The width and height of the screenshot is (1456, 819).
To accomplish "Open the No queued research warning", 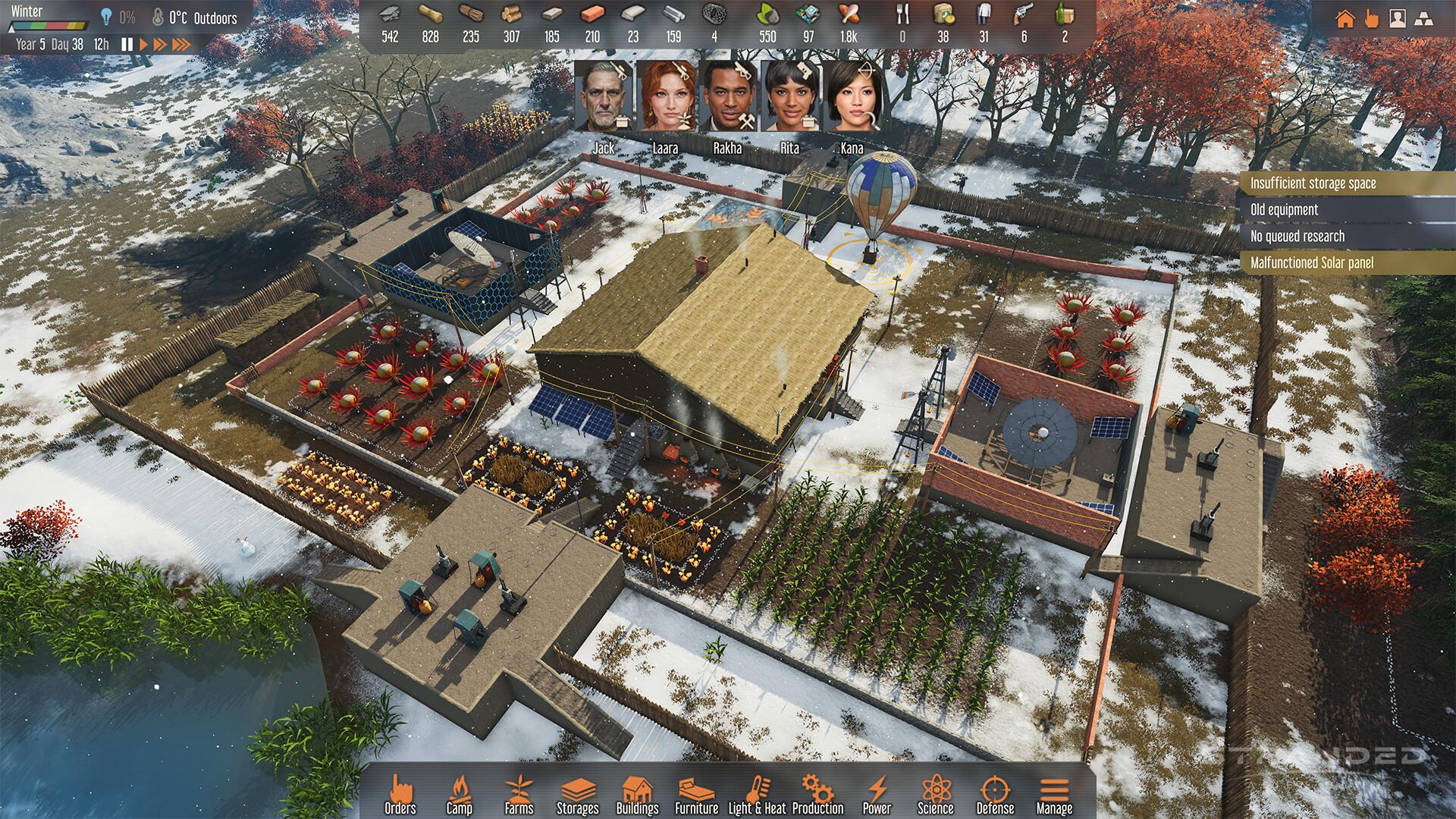I will pyautogui.click(x=1351, y=236).
